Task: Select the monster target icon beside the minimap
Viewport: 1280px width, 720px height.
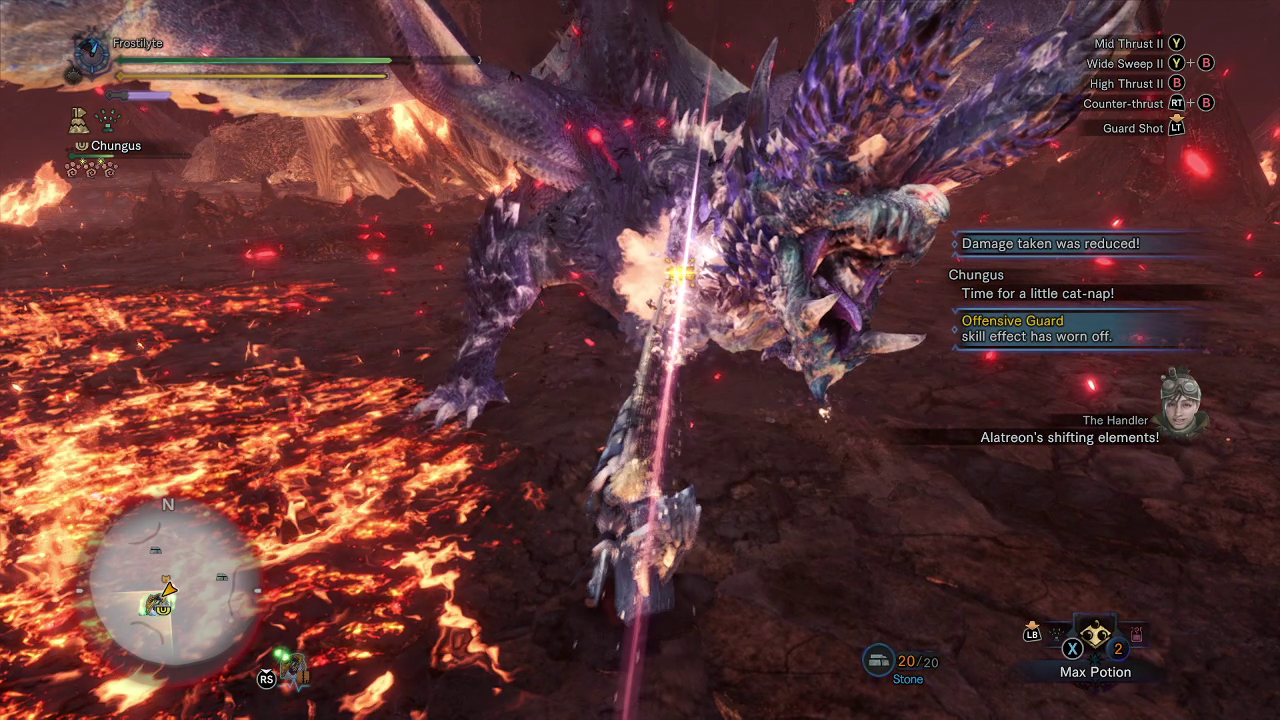Action: coord(293,669)
